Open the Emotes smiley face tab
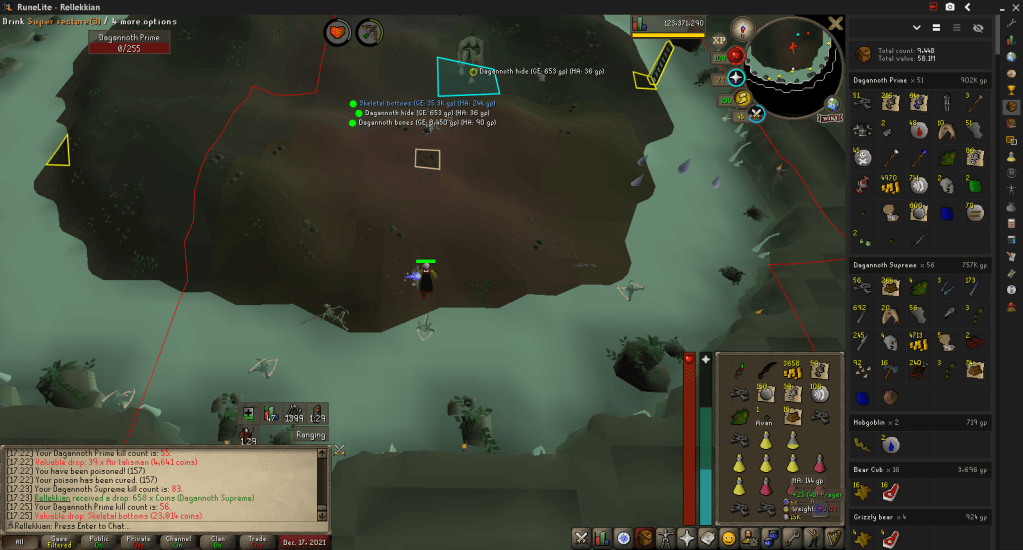 point(729,538)
